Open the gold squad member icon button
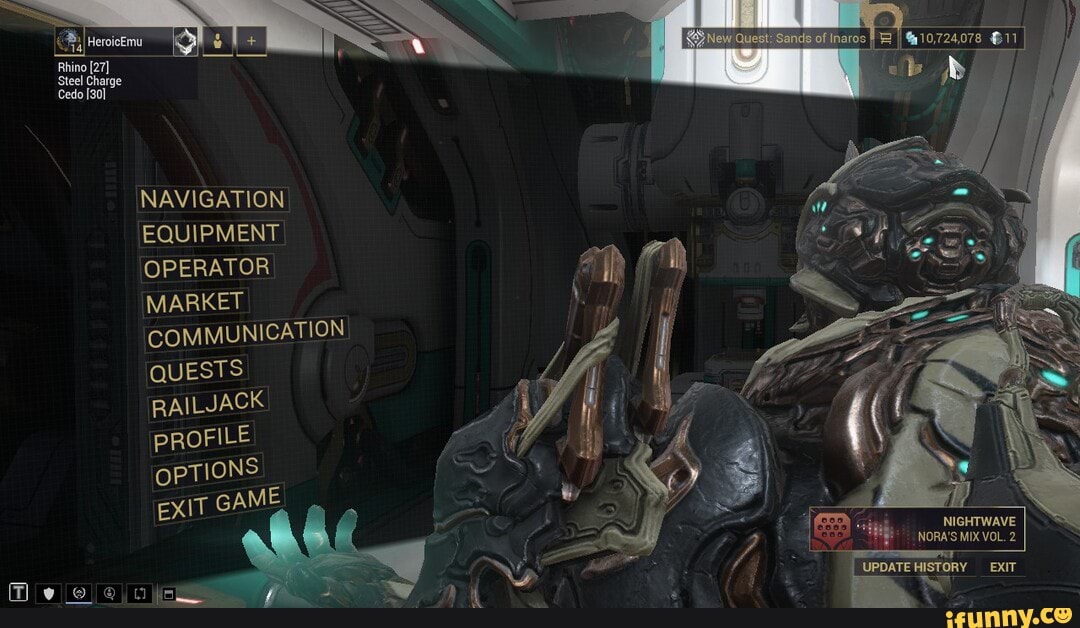 tap(217, 41)
